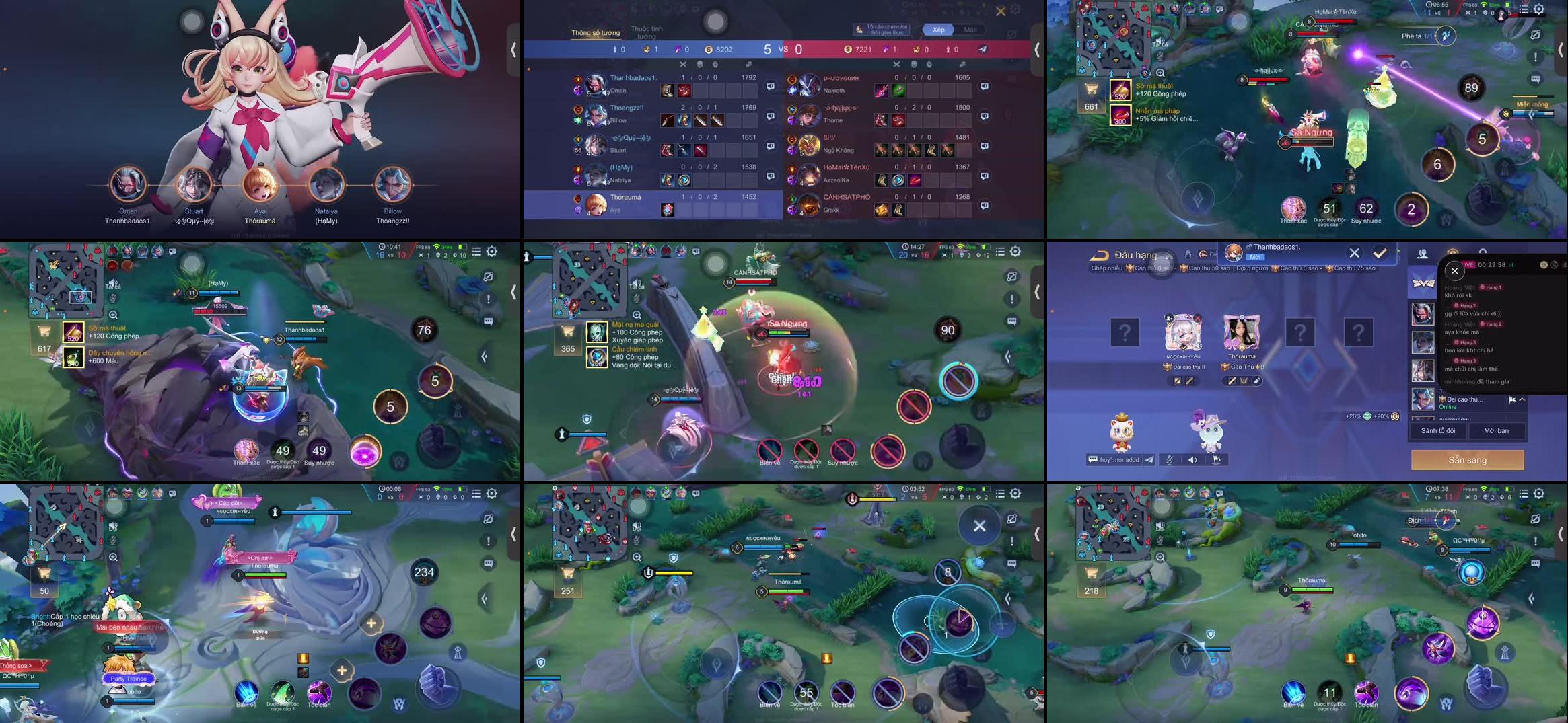The width and height of the screenshot is (1568, 723).
Task: Select the Thông số tướng tab
Action: pos(596,32)
